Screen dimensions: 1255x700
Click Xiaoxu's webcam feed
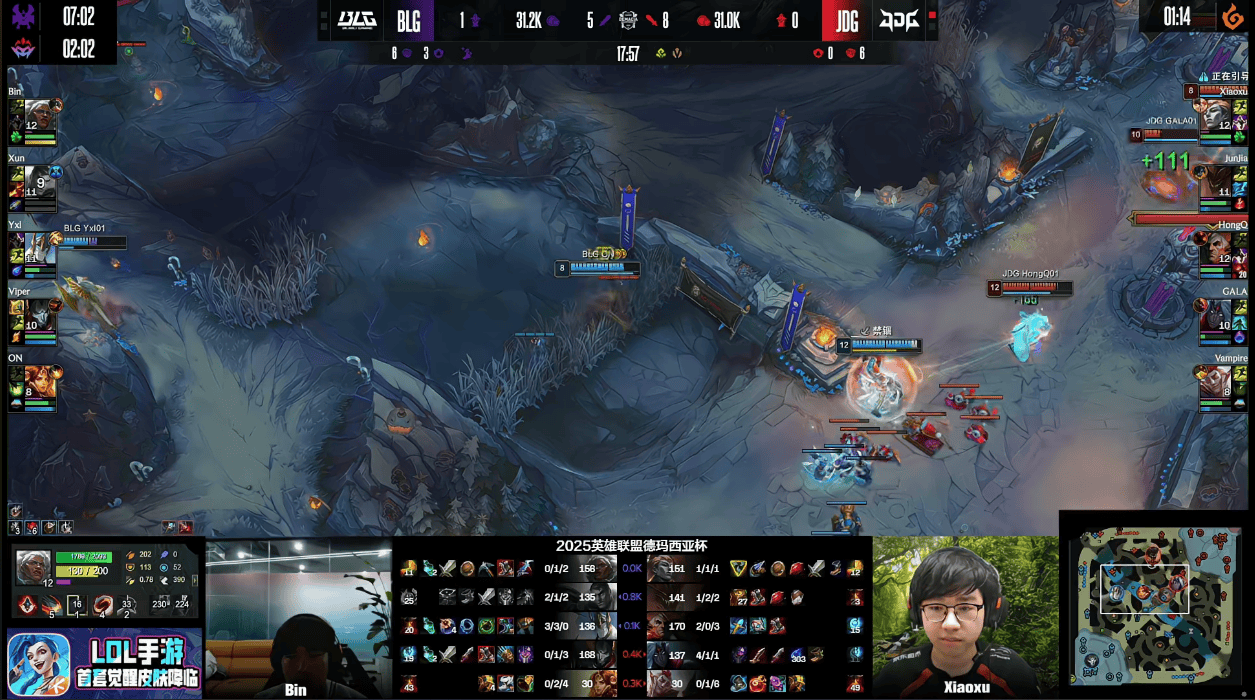tap(966, 617)
